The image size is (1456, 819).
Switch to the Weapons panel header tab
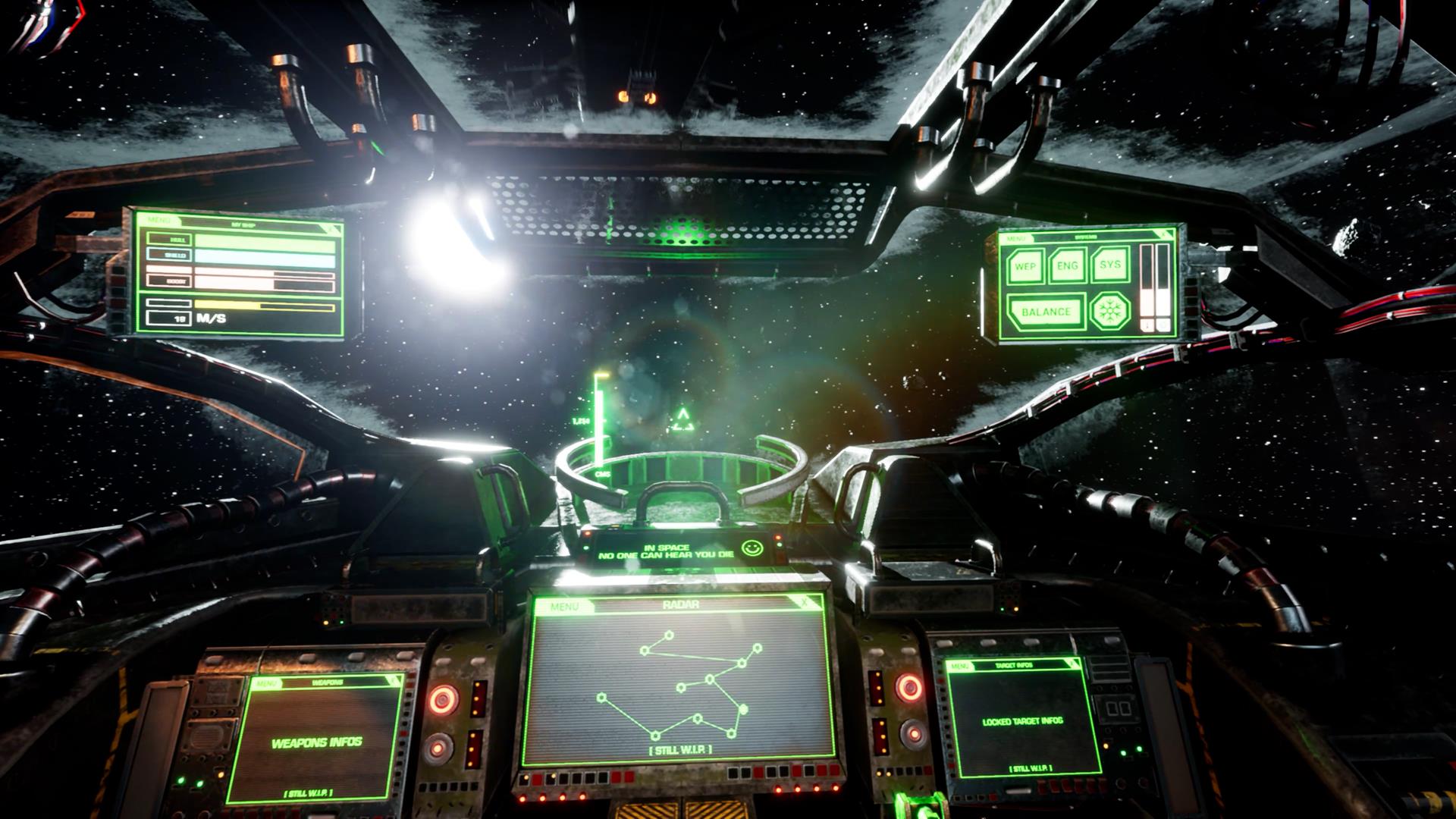(328, 681)
